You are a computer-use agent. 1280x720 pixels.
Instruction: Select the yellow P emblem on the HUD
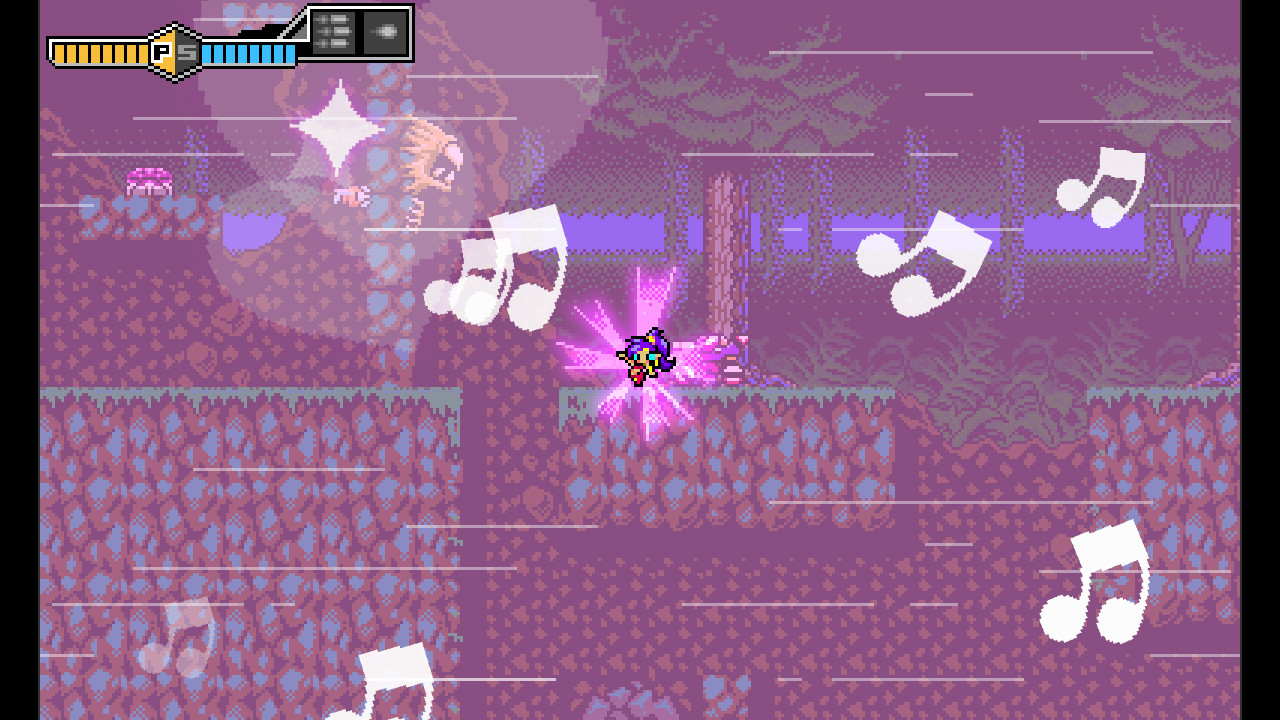[163, 47]
